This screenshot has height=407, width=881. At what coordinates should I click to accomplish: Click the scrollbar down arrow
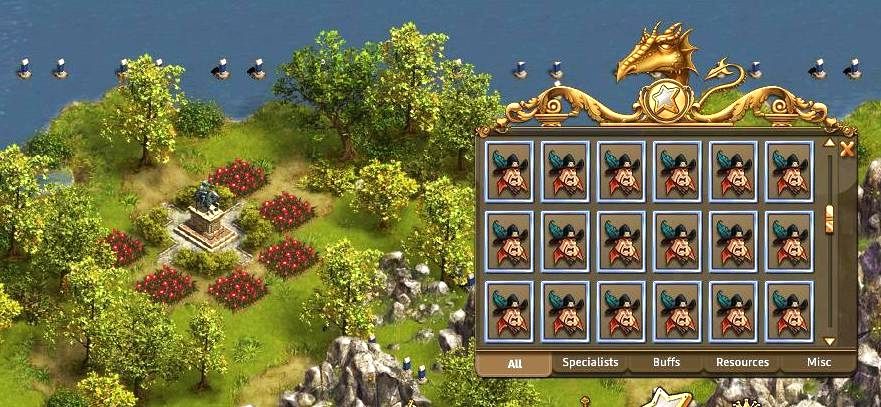pyautogui.click(x=829, y=341)
